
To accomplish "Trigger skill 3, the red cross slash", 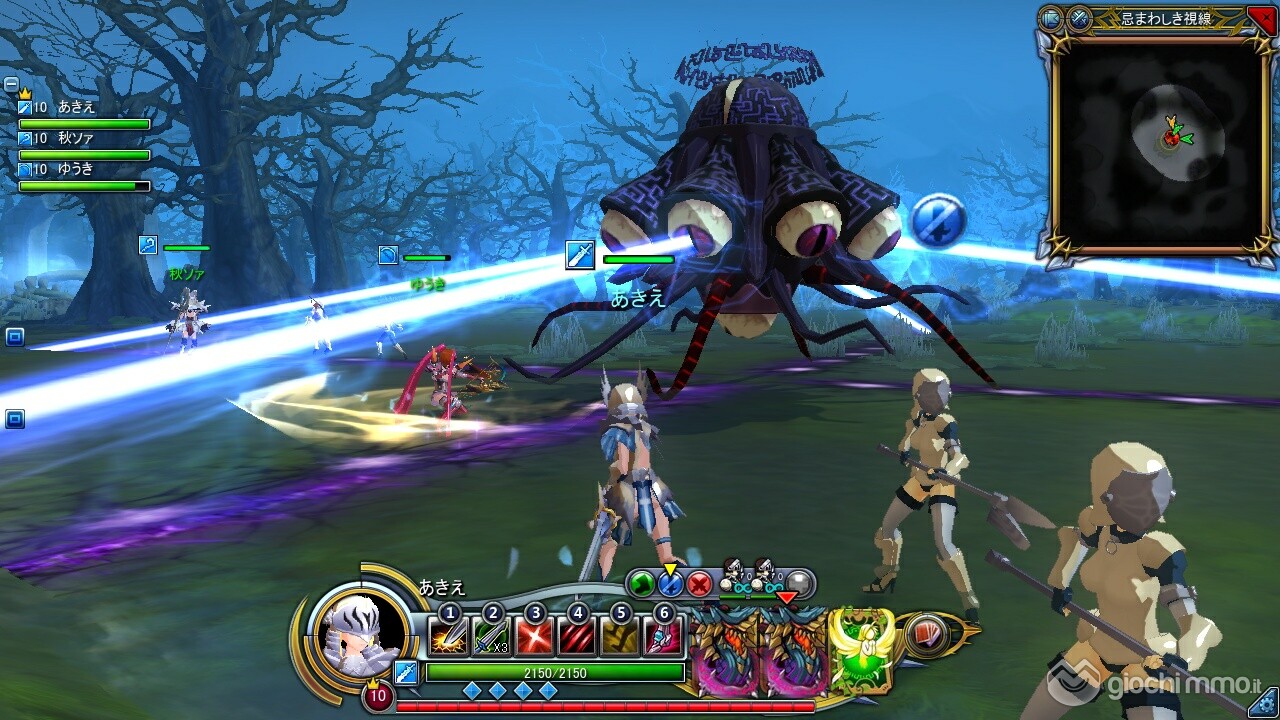I will coord(534,638).
